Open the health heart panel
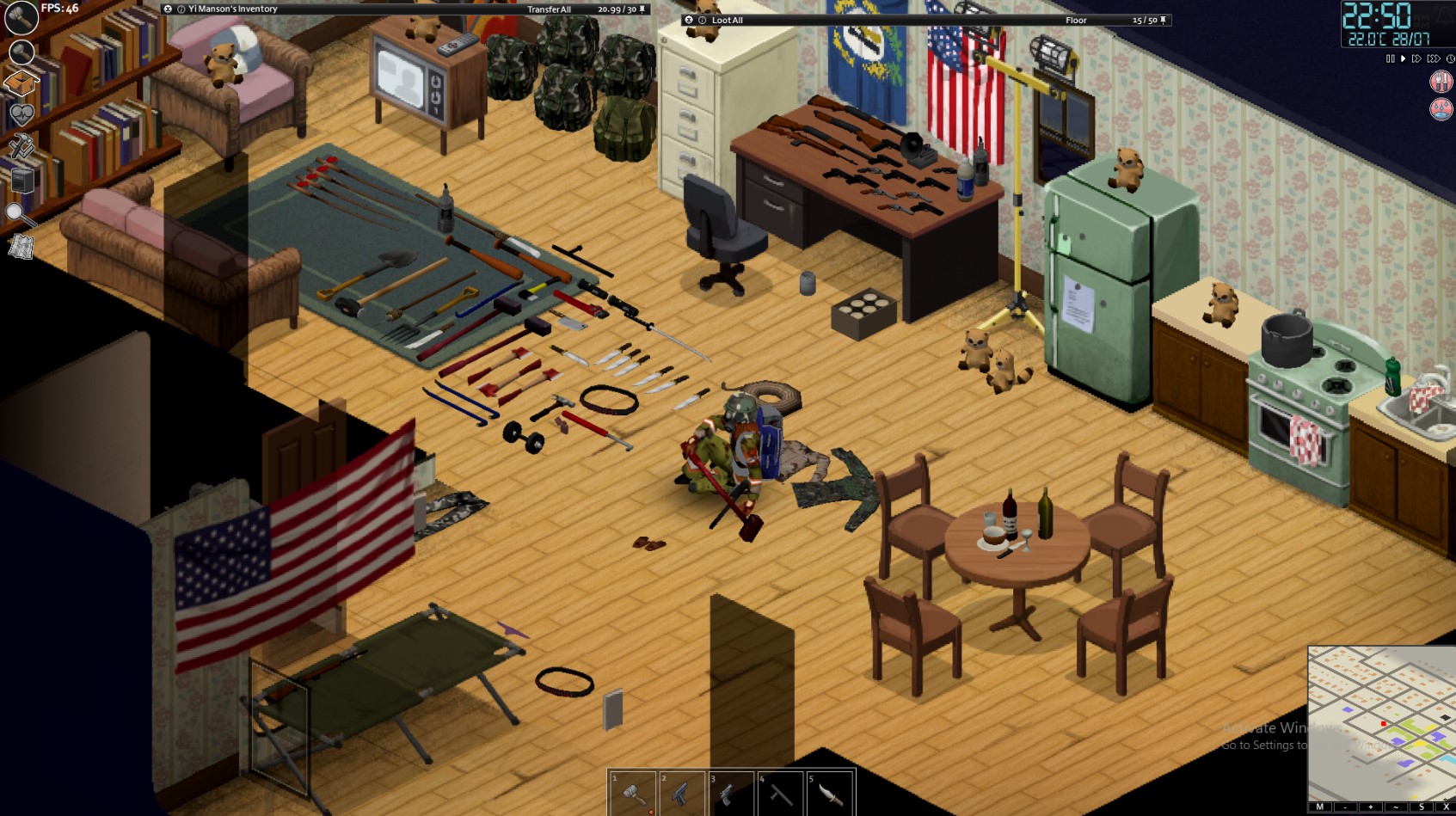Image resolution: width=1456 pixels, height=816 pixels. click(22, 114)
